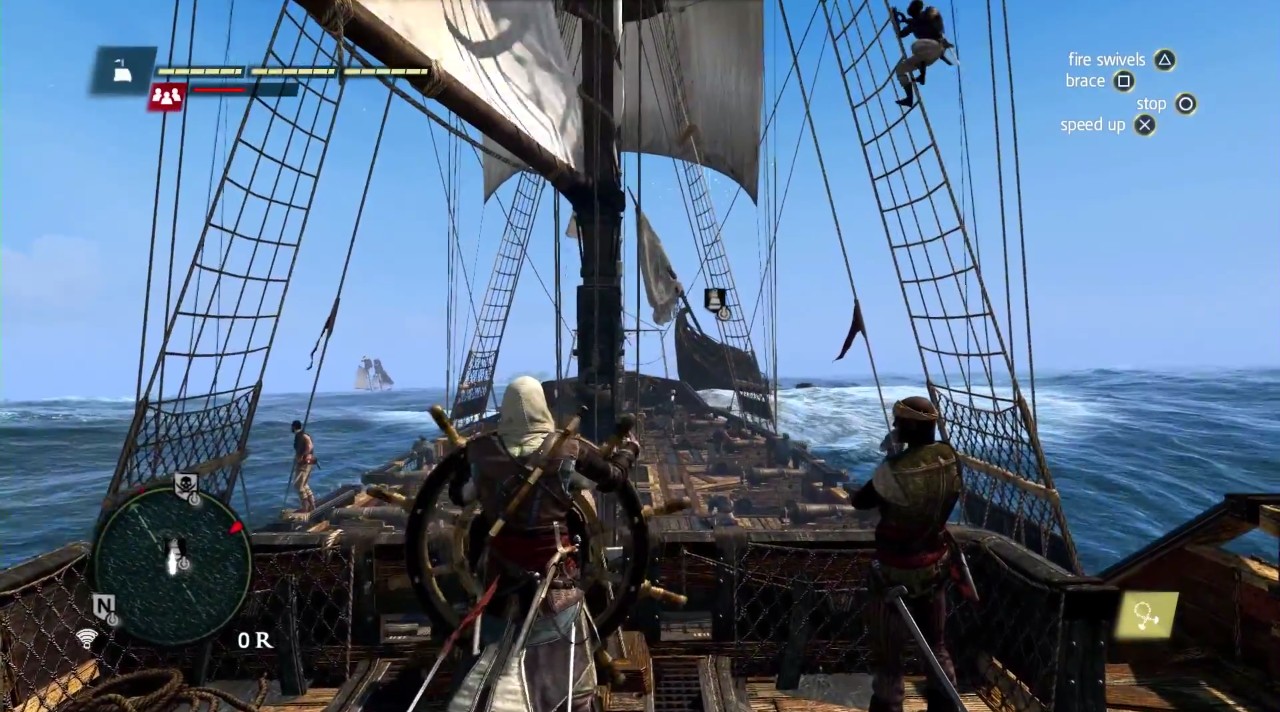Viewport: 1280px width, 712px height.
Task: Activate the yellow spyglass icon
Action: [x=1146, y=614]
